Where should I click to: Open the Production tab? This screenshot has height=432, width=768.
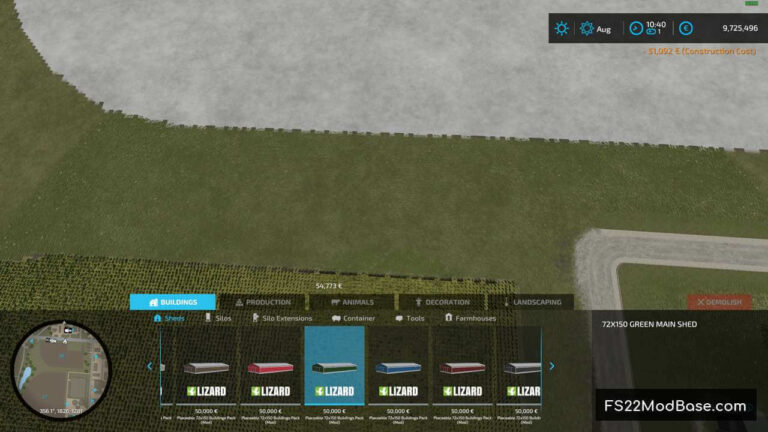263,302
